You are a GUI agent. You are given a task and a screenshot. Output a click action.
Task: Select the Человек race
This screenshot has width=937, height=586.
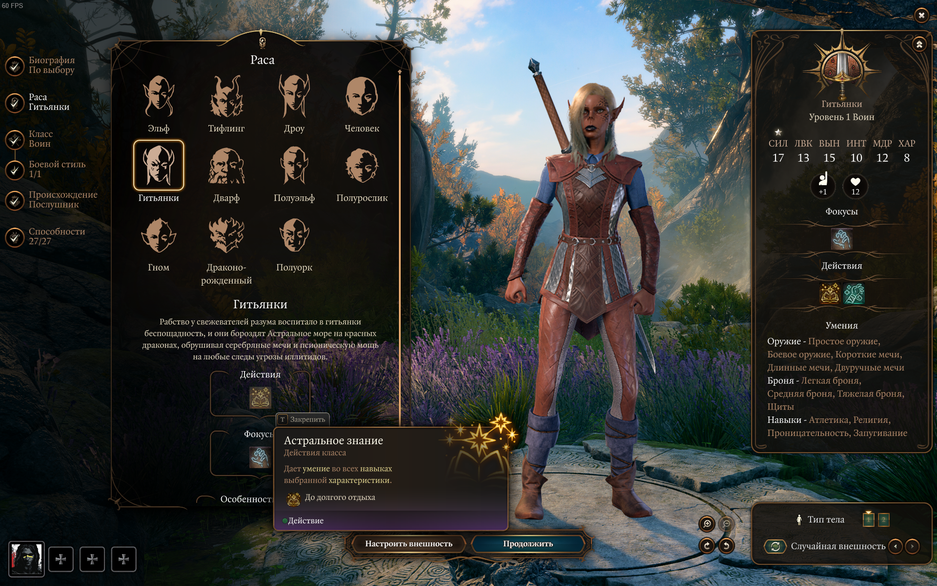(x=361, y=97)
